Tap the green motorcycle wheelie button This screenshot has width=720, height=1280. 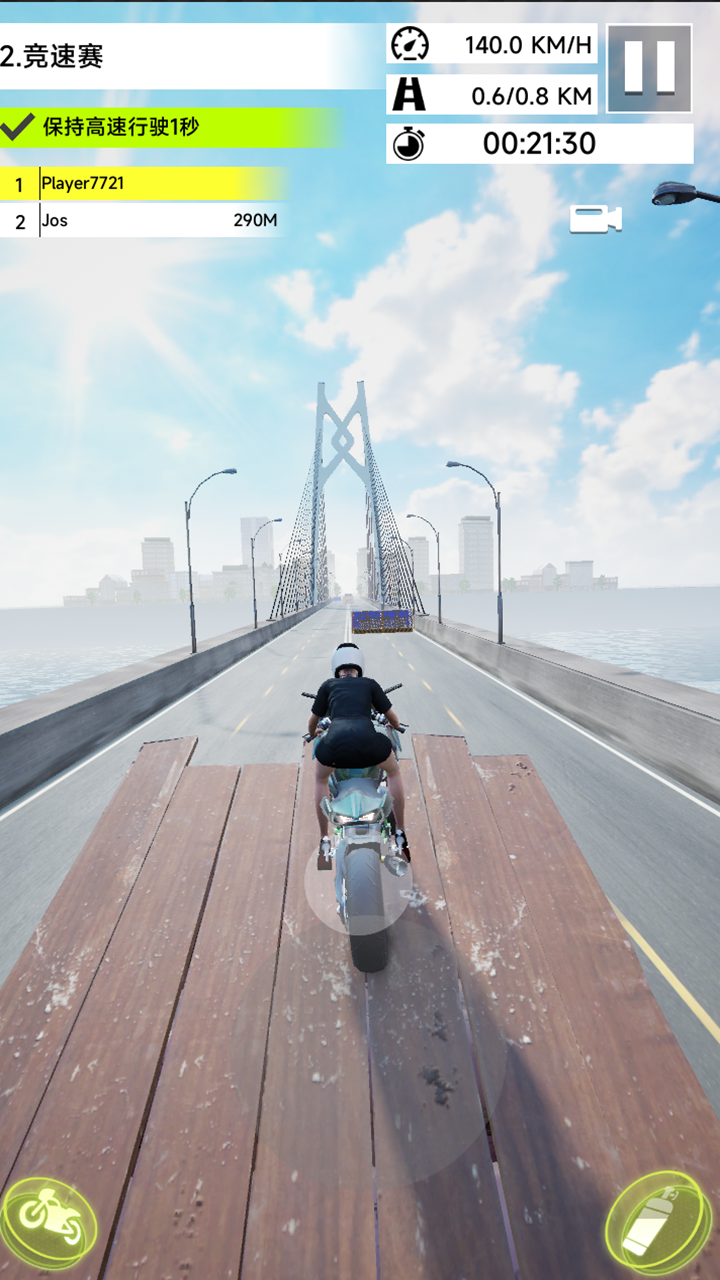pos(50,1222)
